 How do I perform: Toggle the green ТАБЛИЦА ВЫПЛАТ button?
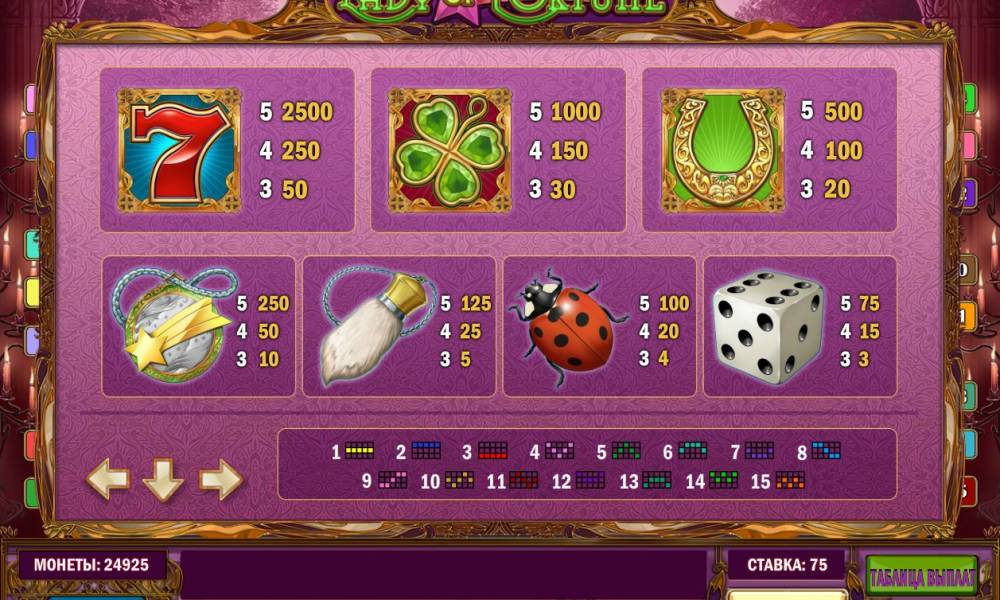[x=921, y=577]
